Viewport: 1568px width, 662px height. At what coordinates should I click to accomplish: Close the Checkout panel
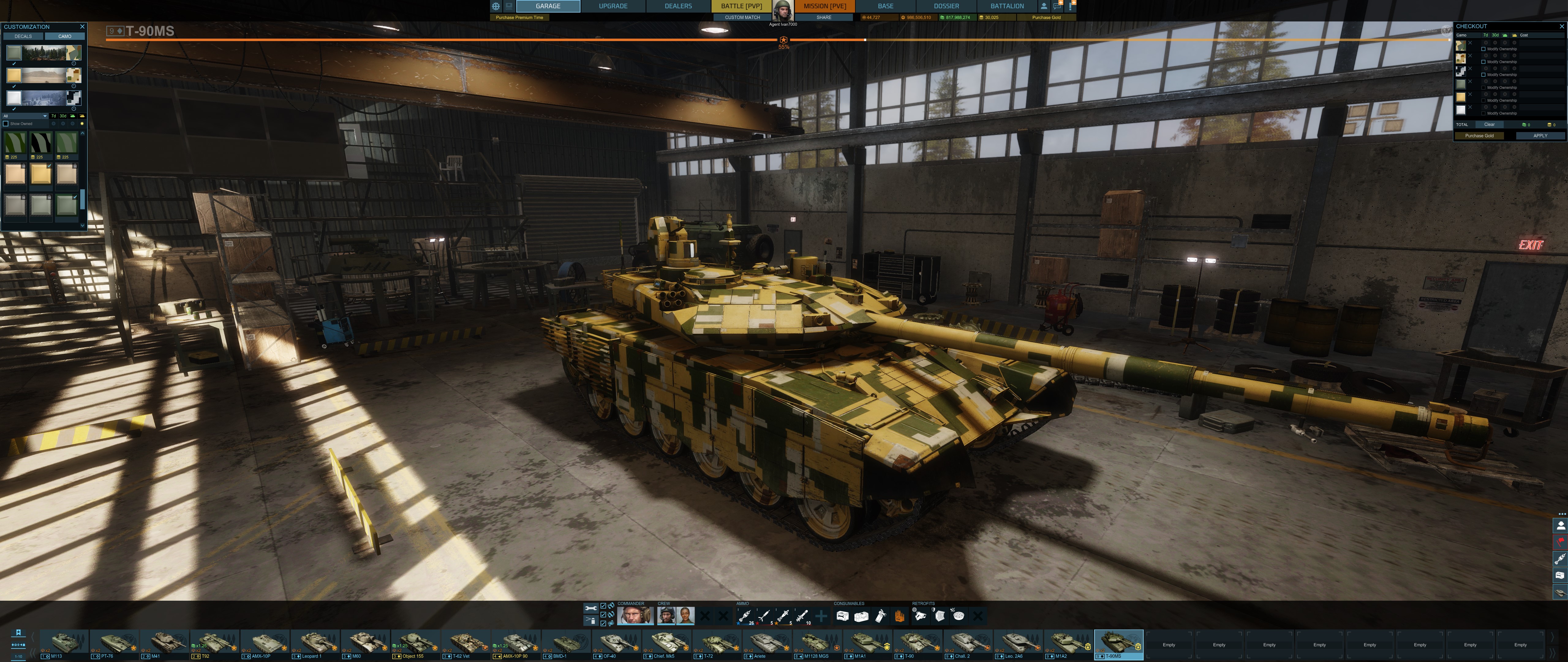tap(1561, 26)
